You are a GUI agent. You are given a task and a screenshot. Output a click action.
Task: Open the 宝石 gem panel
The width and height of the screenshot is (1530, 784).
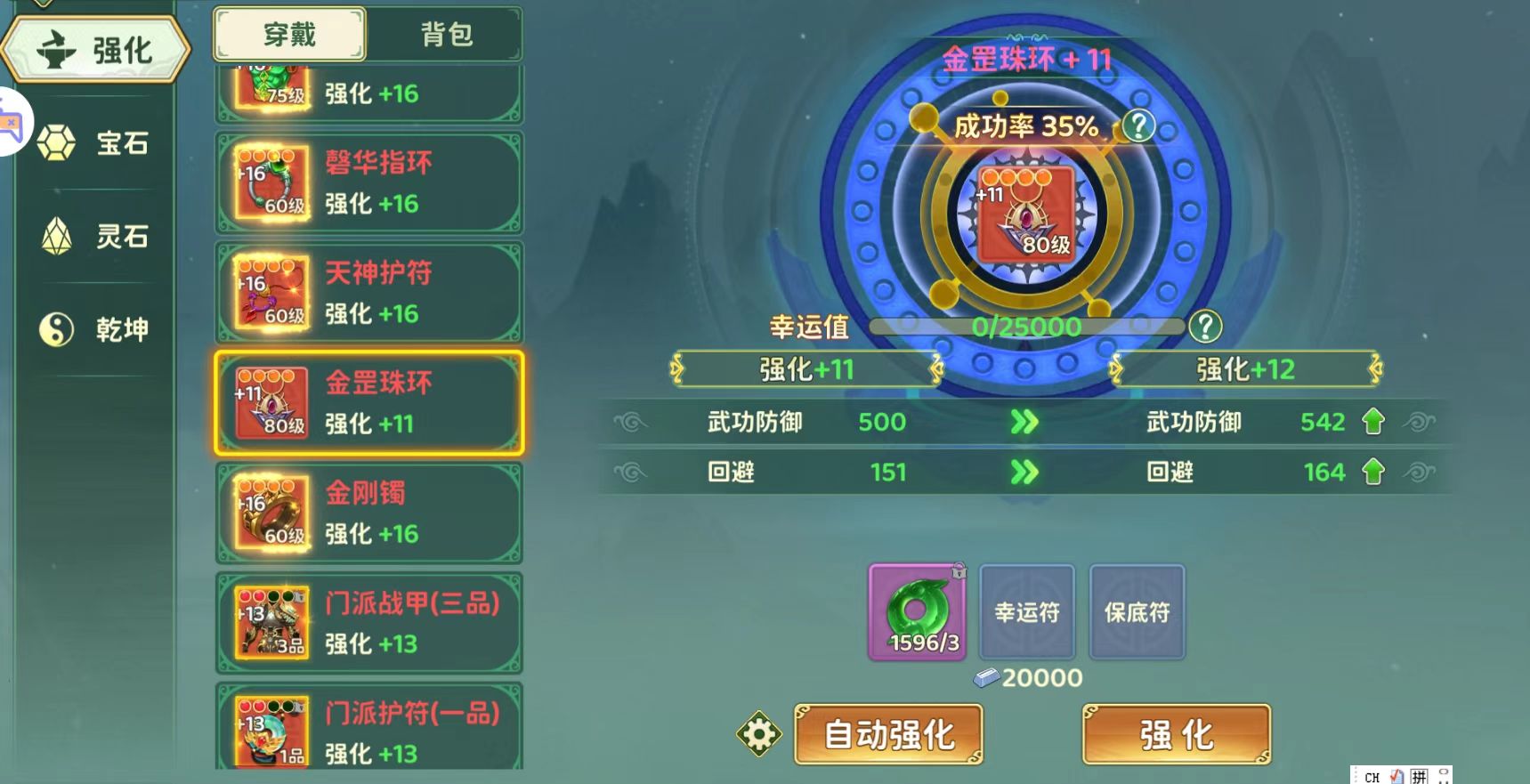[96, 144]
